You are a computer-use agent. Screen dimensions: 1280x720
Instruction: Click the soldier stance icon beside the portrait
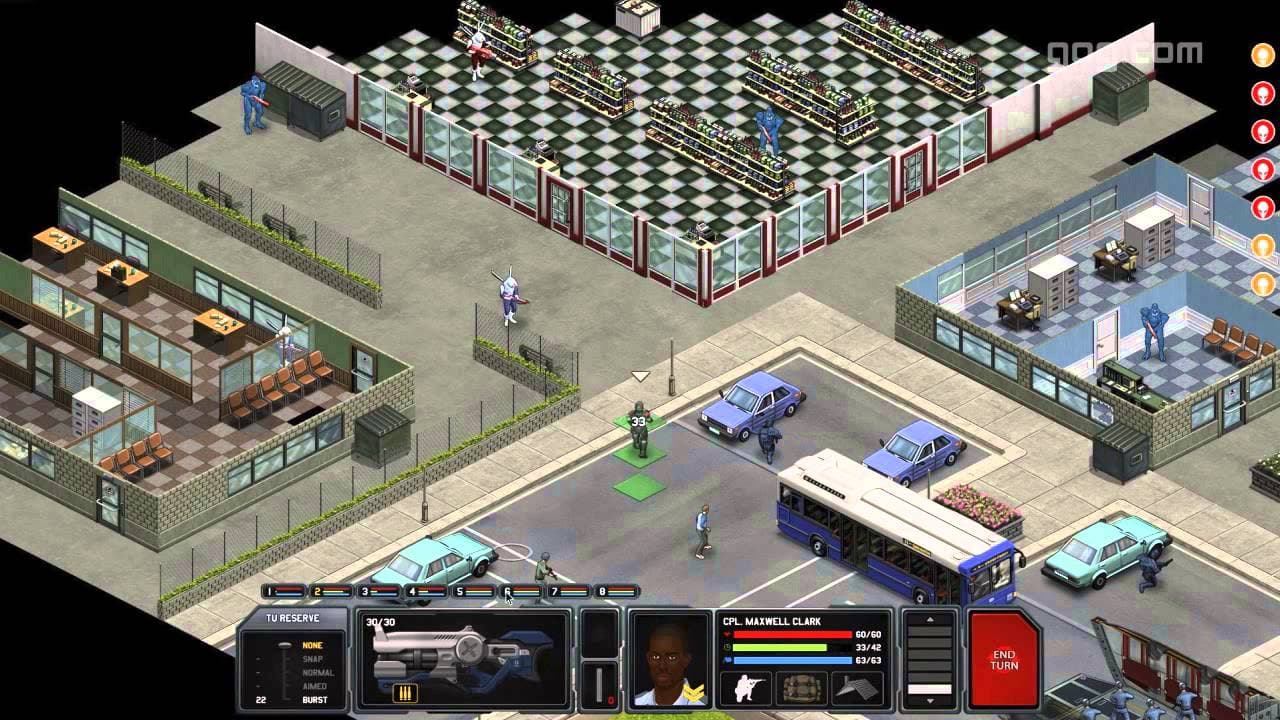pyautogui.click(x=748, y=687)
